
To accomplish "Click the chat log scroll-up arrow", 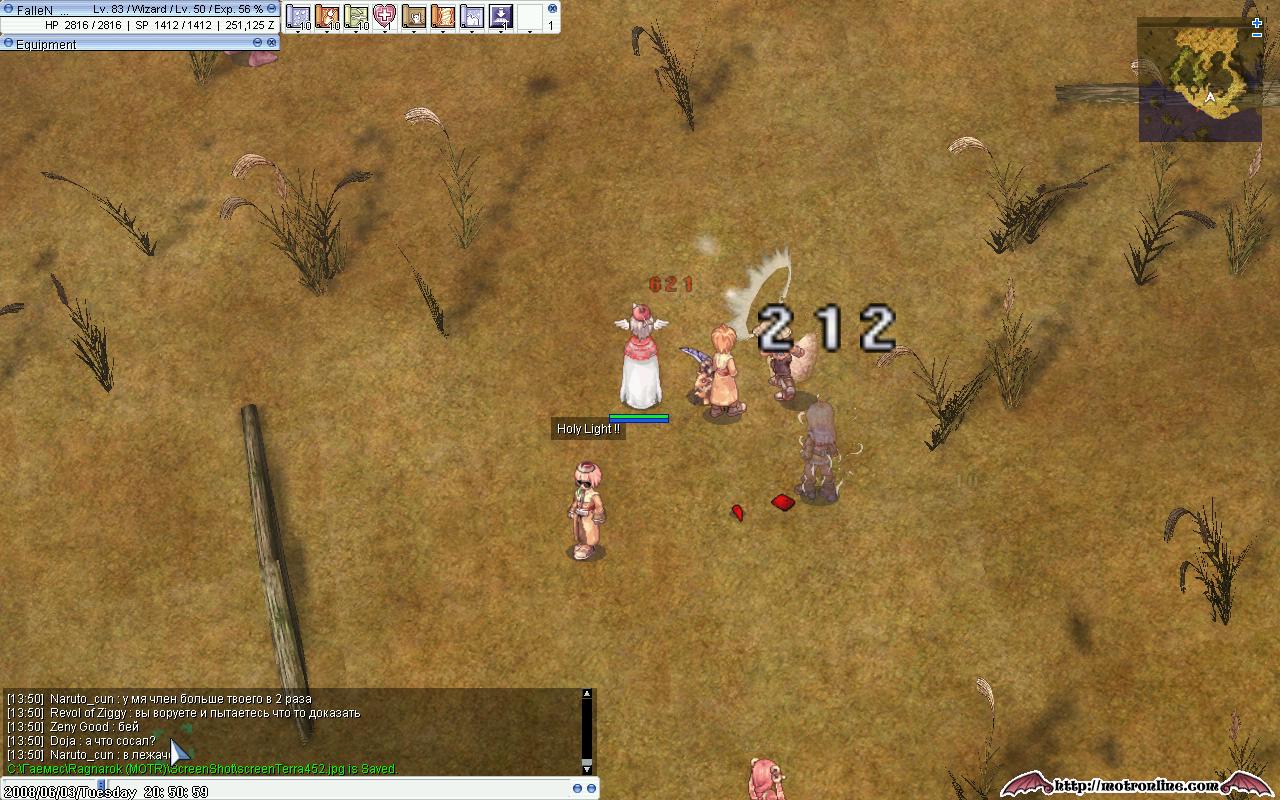I will click(x=587, y=694).
